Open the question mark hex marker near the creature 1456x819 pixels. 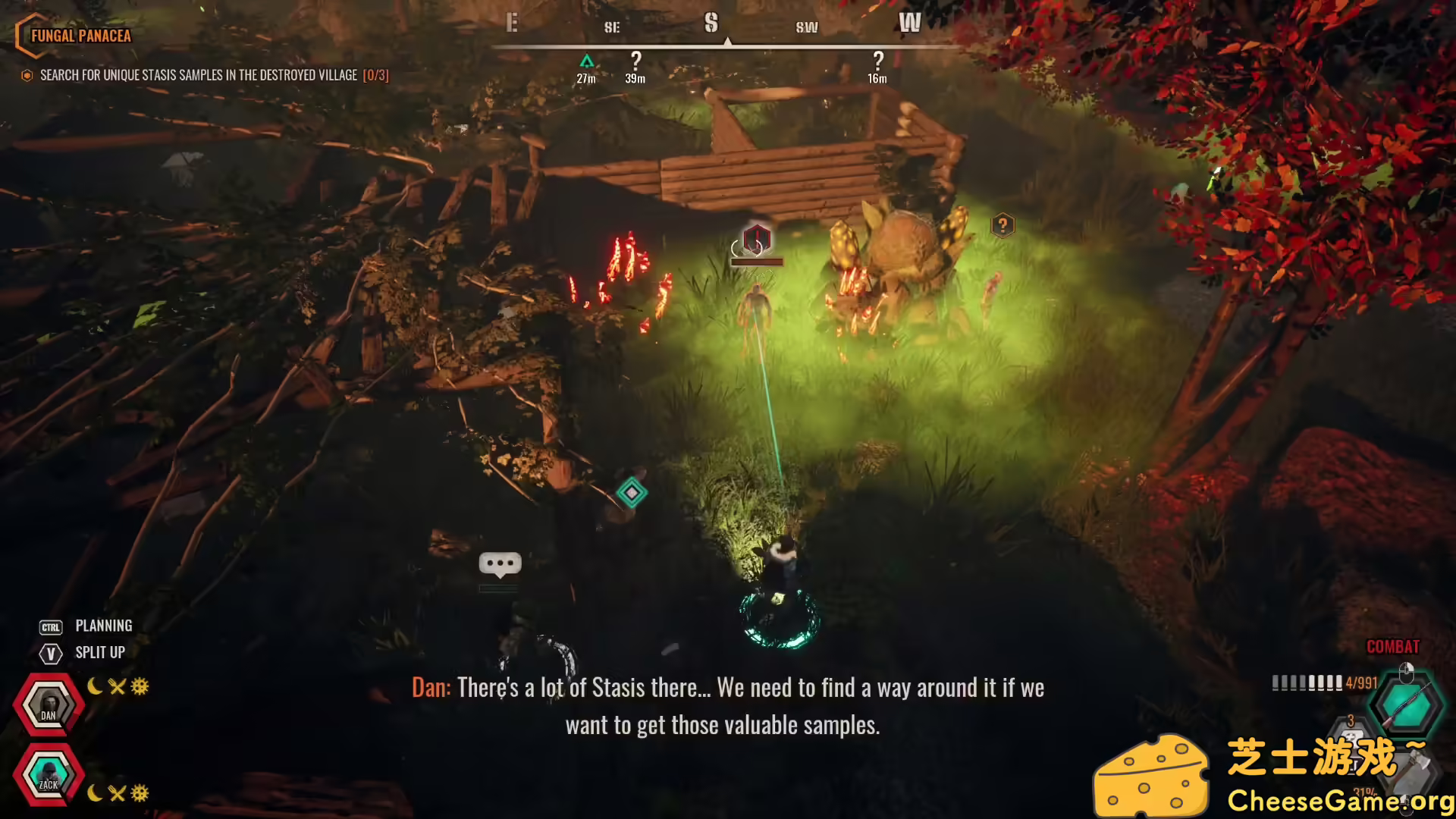[1003, 224]
